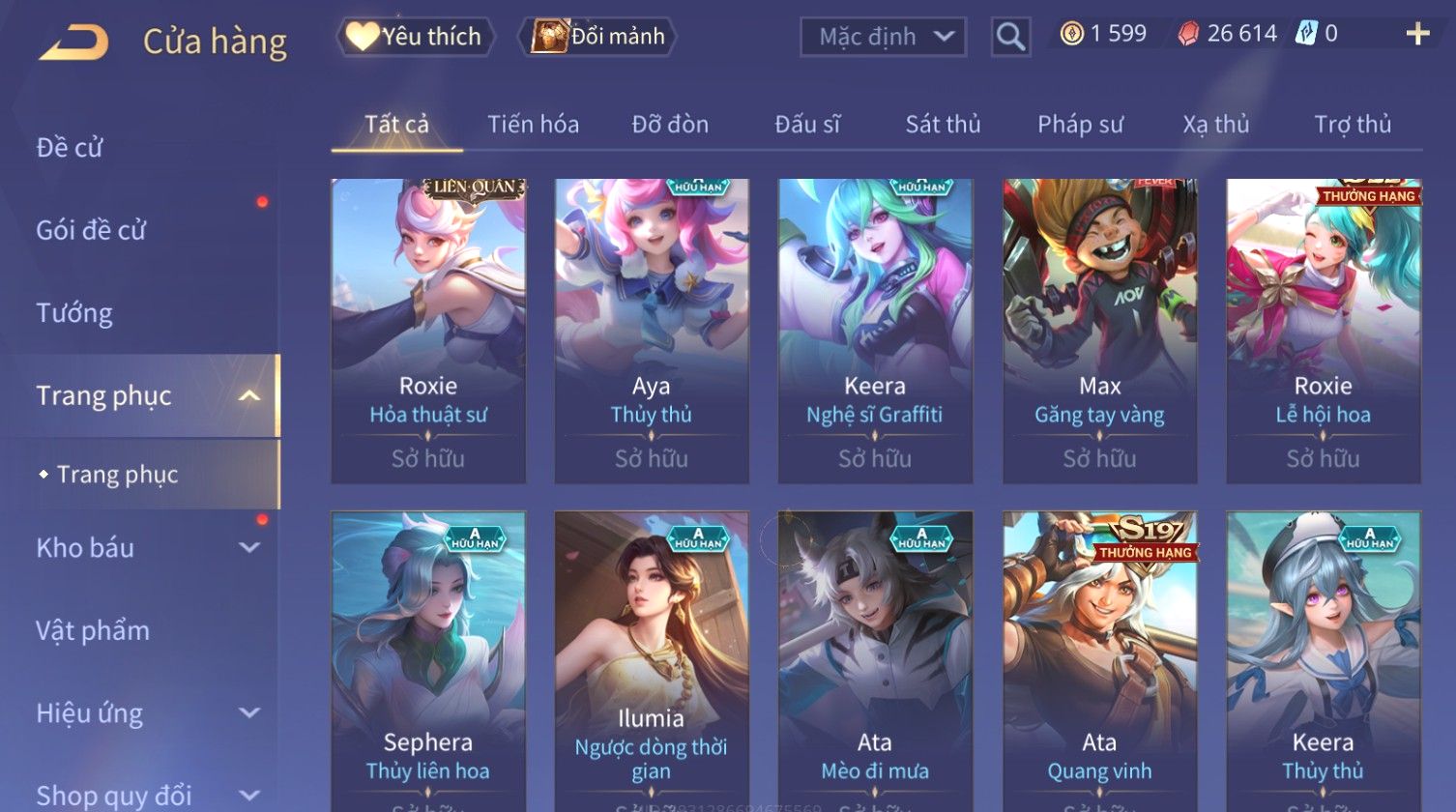
Task: Open the Đề cử menu entry
Action: [70, 148]
